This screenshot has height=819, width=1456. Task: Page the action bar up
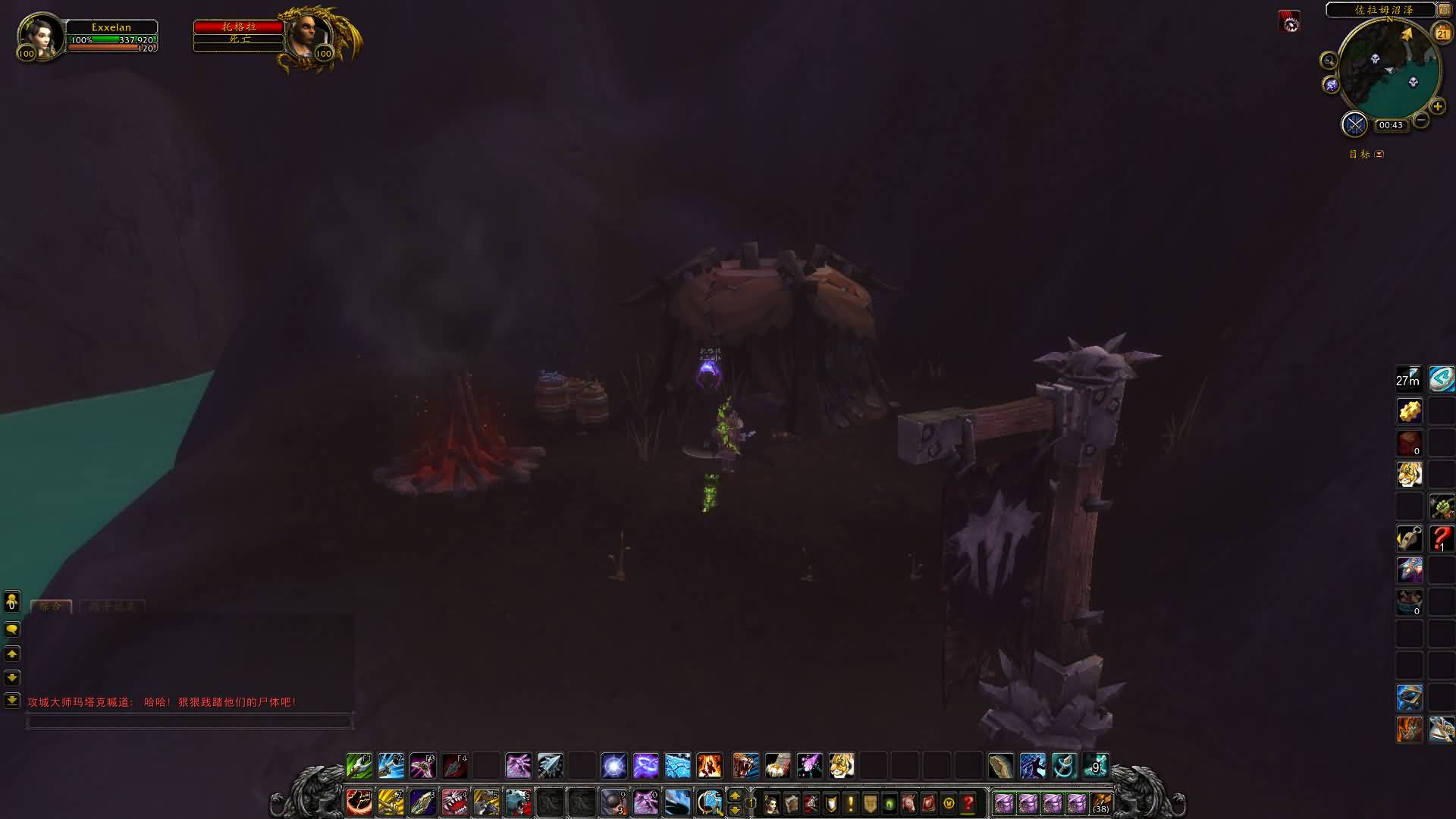734,795
